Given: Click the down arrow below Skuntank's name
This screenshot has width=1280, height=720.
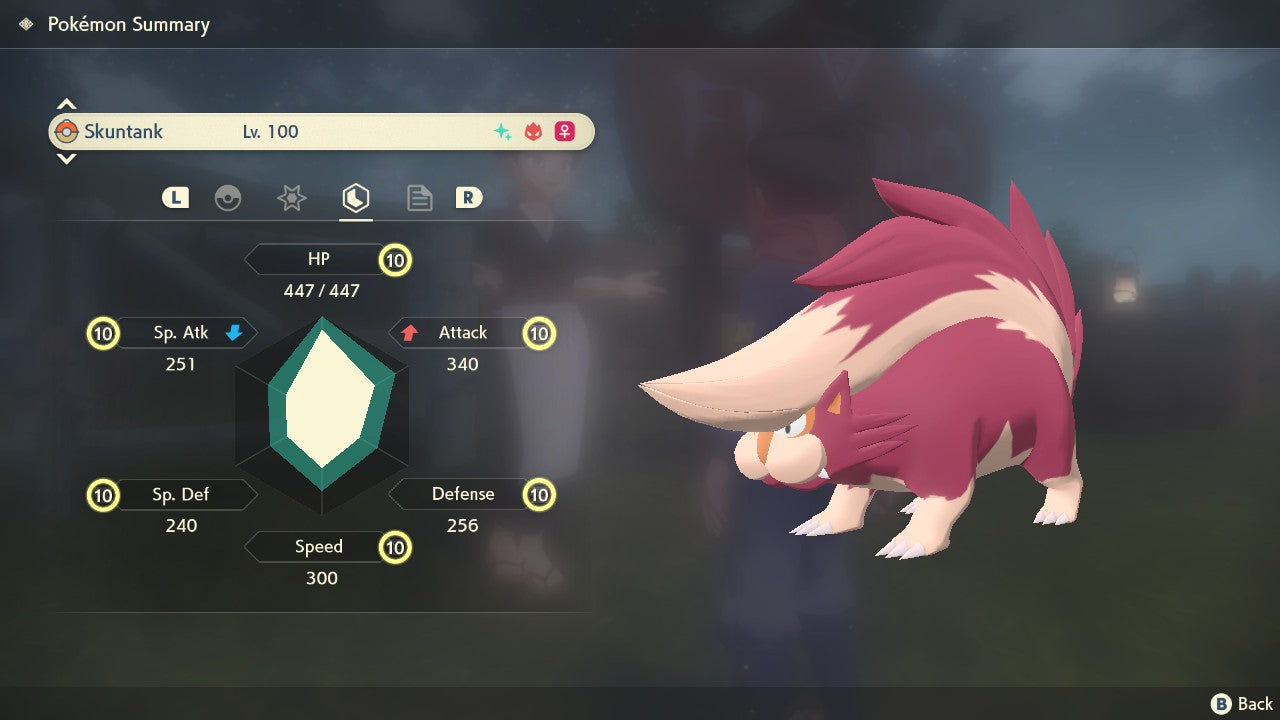Looking at the screenshot, I should [66, 158].
